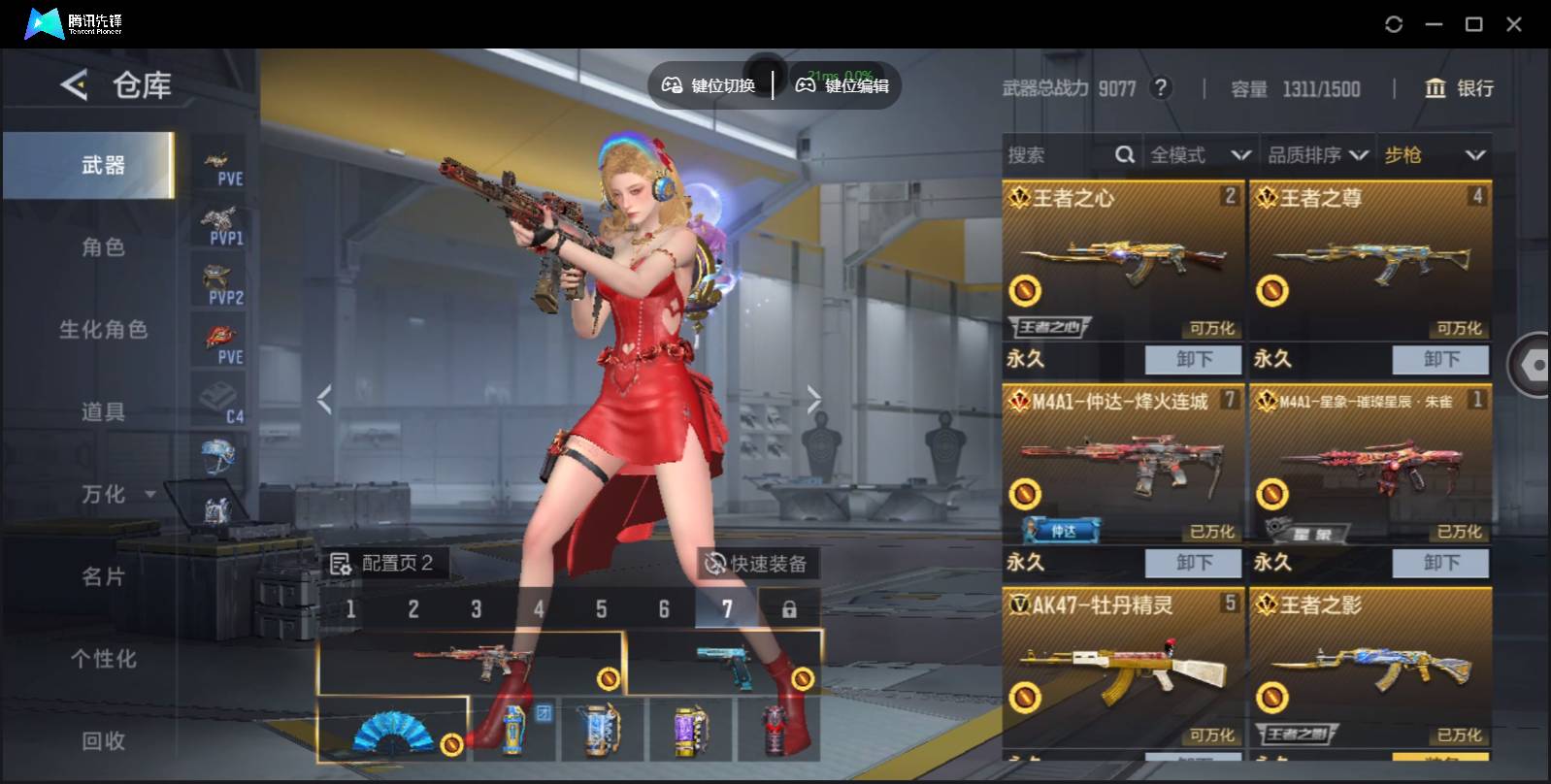Close the Tencent Pioneer window

pyautogui.click(x=1514, y=24)
